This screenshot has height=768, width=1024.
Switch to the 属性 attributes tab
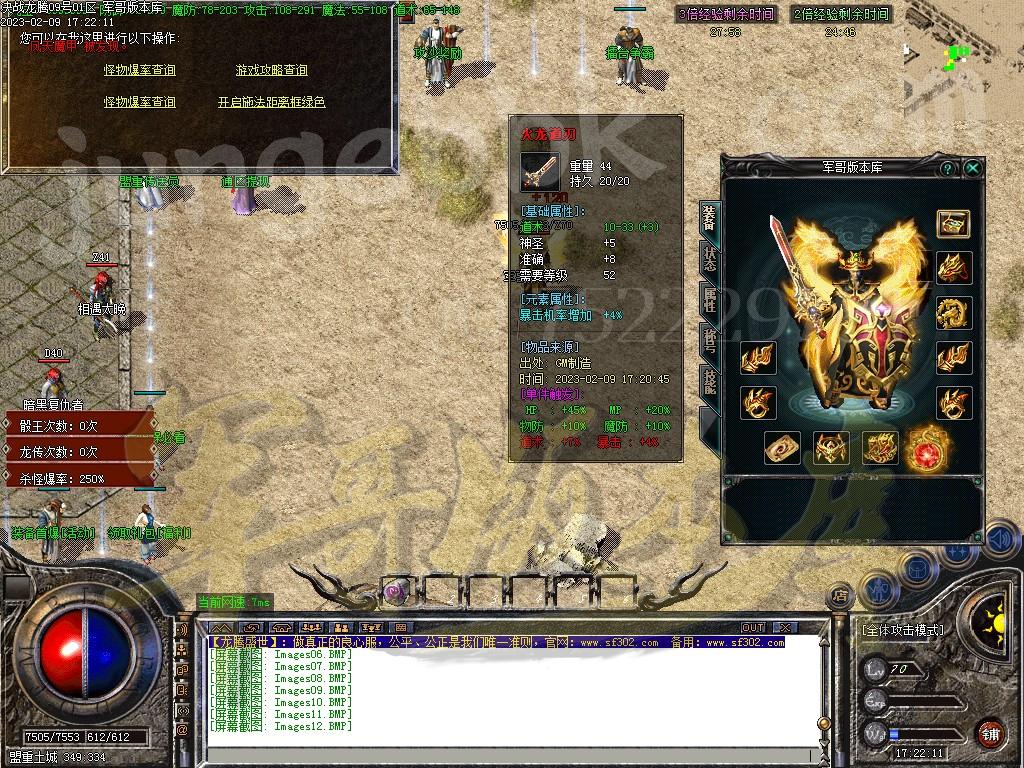pyautogui.click(x=709, y=300)
